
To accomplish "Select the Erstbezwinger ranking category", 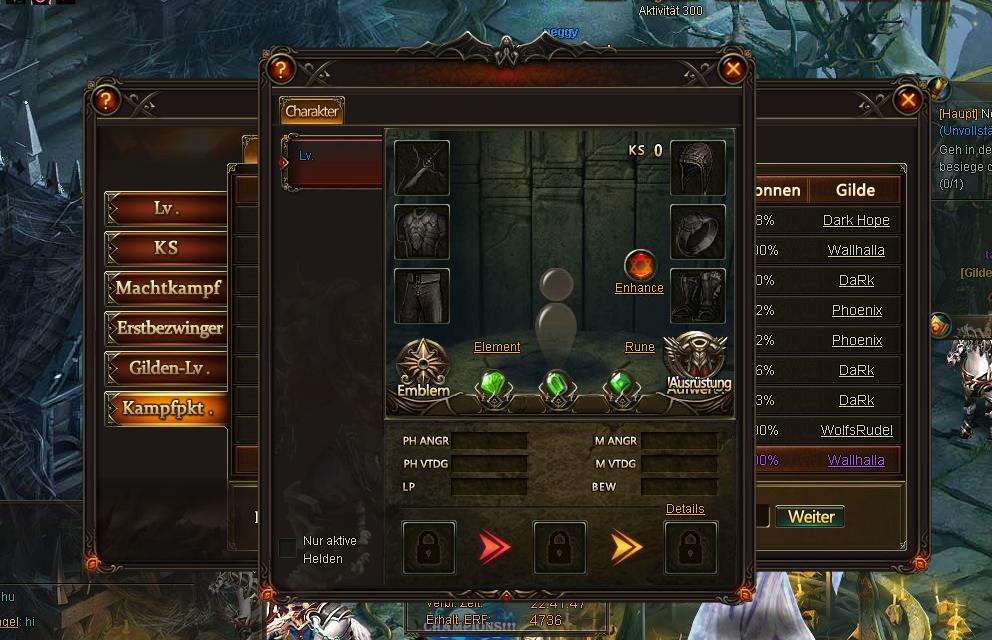I will click(x=166, y=328).
